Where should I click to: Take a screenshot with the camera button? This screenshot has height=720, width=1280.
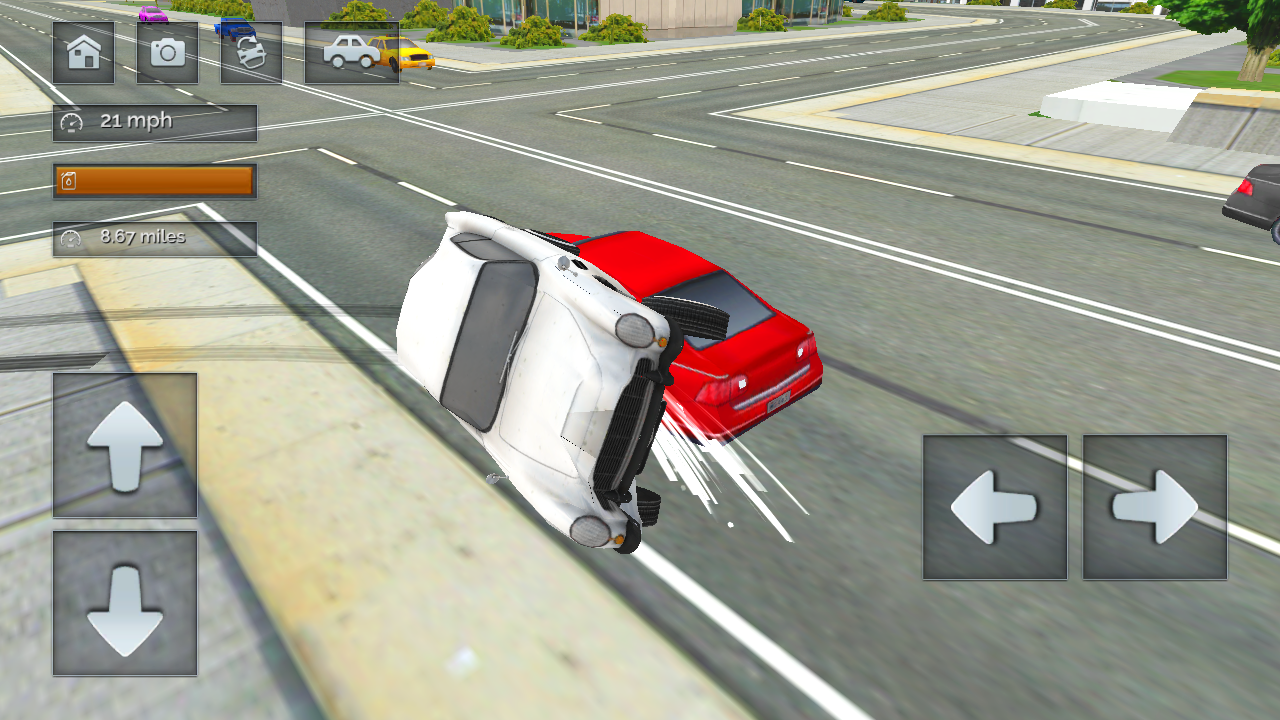point(166,54)
